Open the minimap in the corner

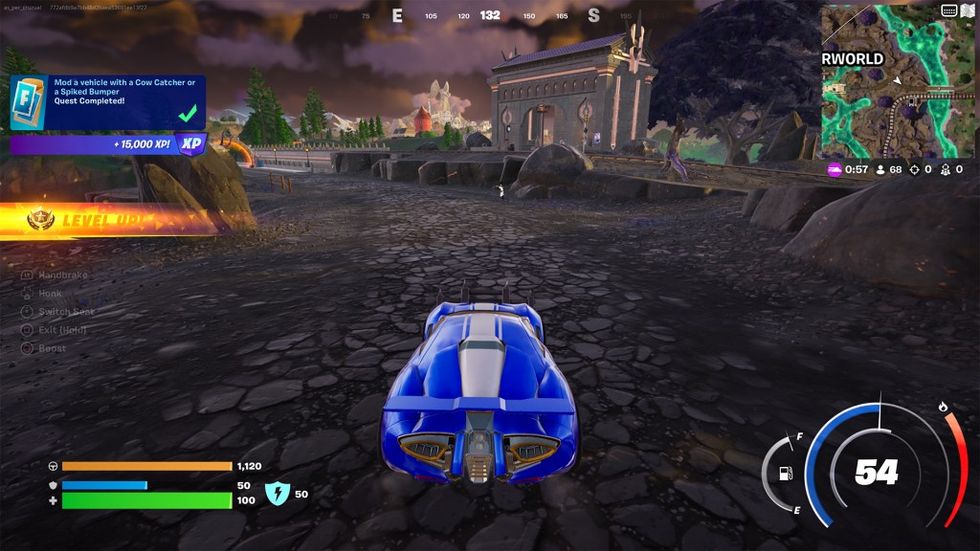[x=897, y=82]
